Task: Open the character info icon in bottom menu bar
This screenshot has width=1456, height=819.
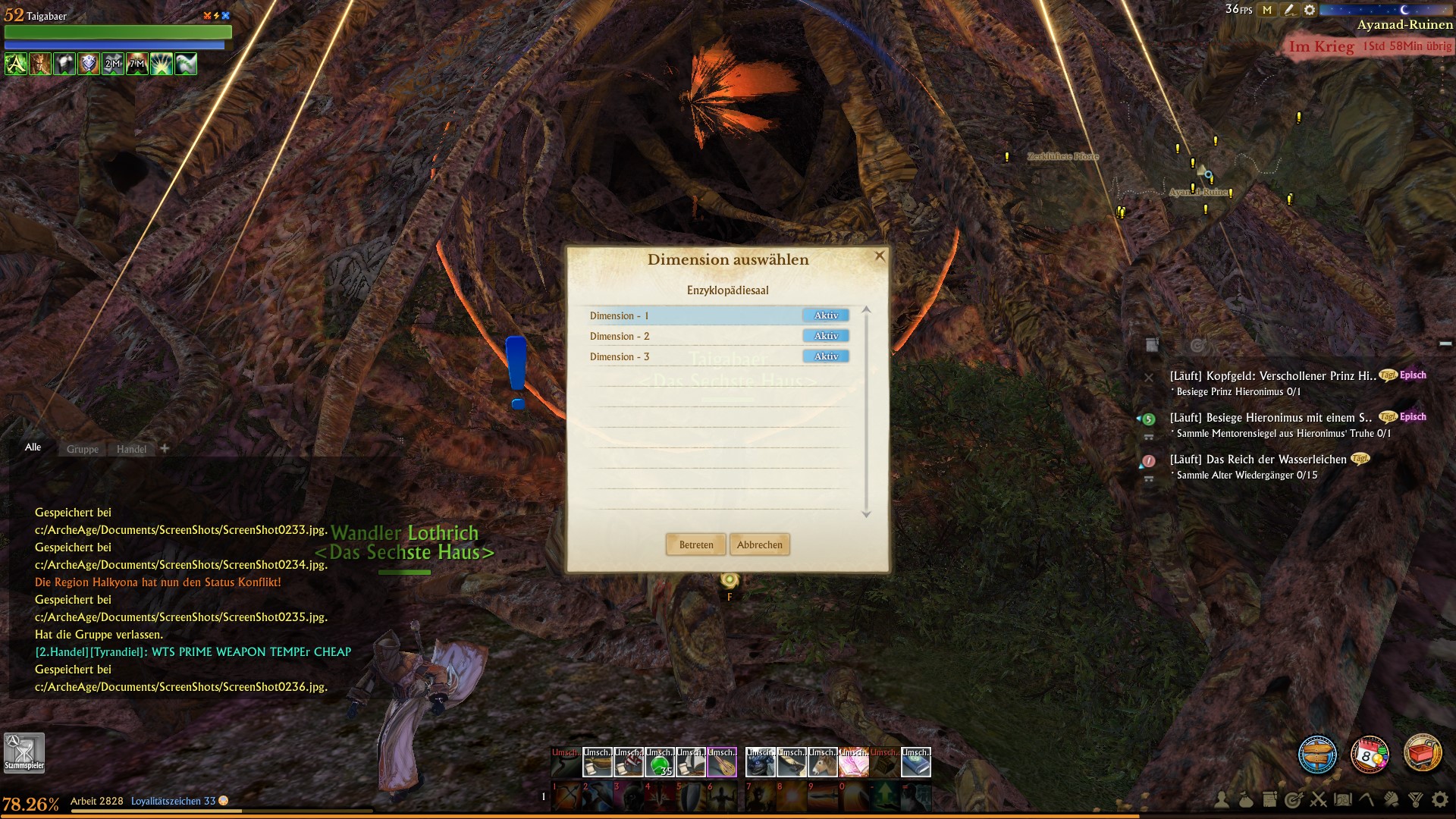Action: (x=1221, y=799)
